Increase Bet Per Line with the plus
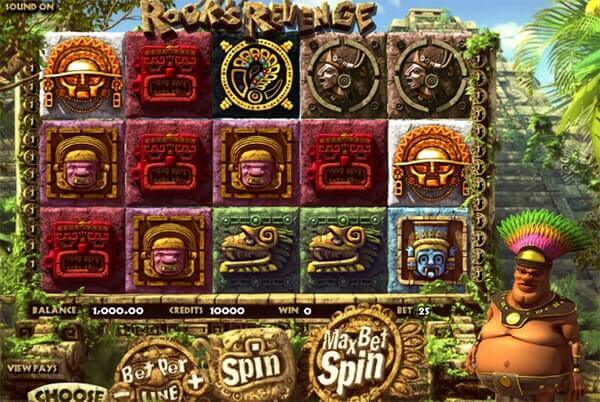Viewport: 600px width, 402px height. [x=194, y=381]
